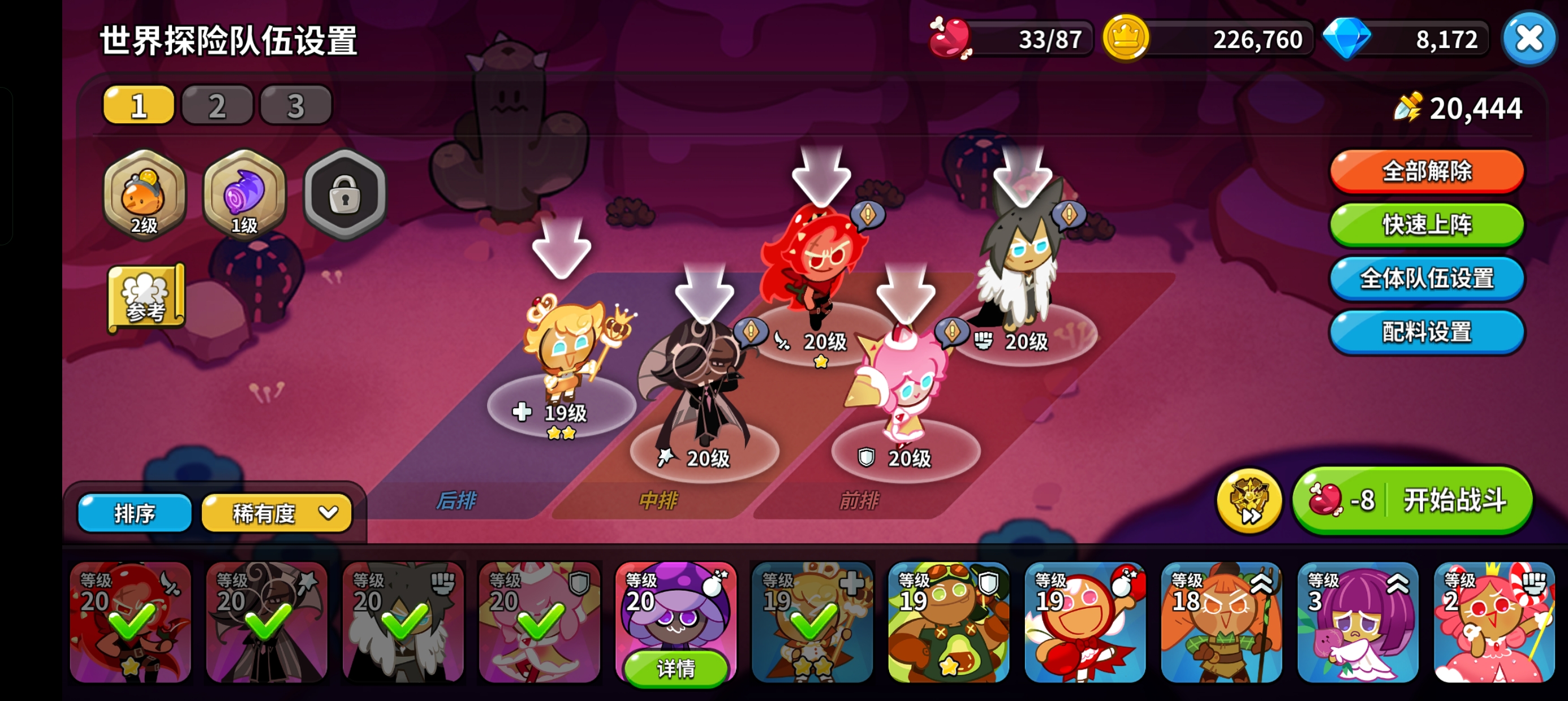
Task: Add the level 19 avocado cookie card
Action: click(949, 622)
